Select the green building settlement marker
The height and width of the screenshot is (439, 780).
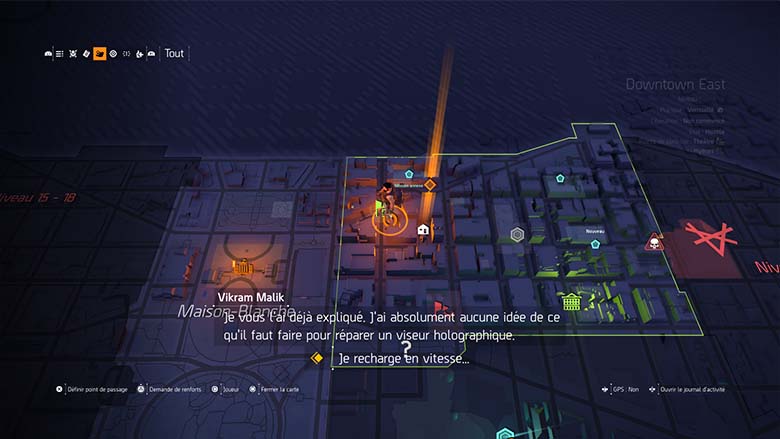571,301
